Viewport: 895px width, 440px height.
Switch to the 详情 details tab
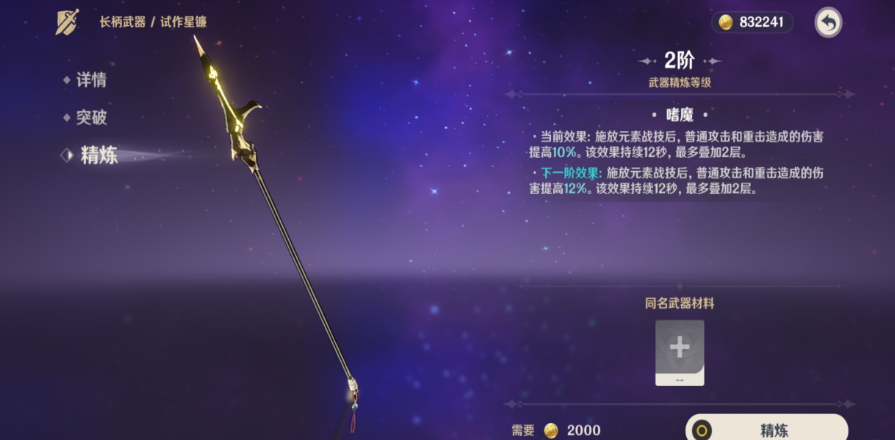[x=90, y=80]
